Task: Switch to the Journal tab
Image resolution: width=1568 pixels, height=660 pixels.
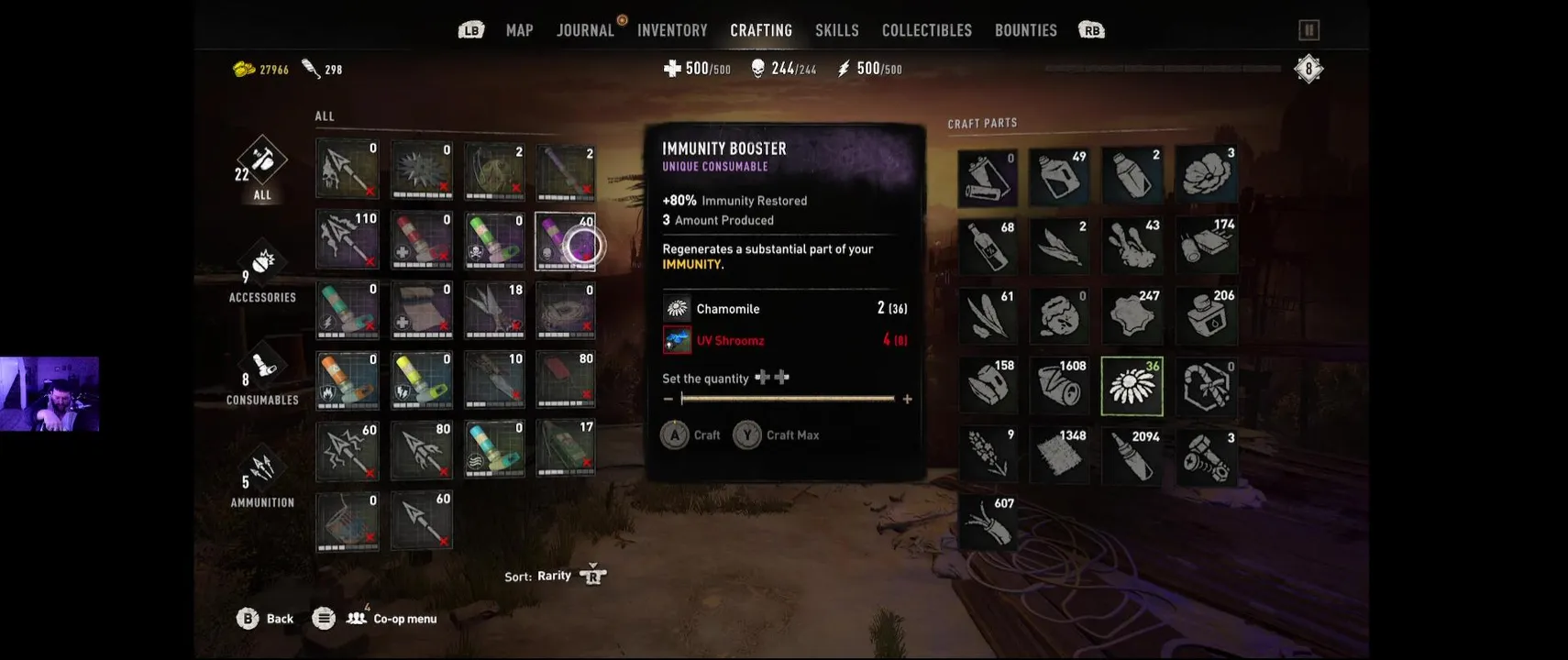Action: [585, 30]
